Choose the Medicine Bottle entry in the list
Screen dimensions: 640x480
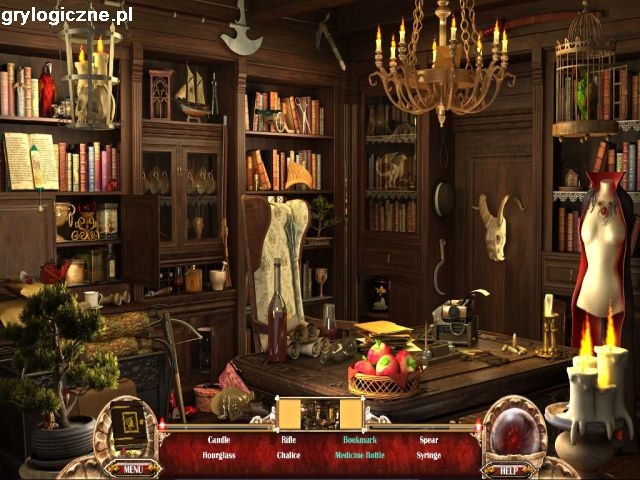coord(358,454)
